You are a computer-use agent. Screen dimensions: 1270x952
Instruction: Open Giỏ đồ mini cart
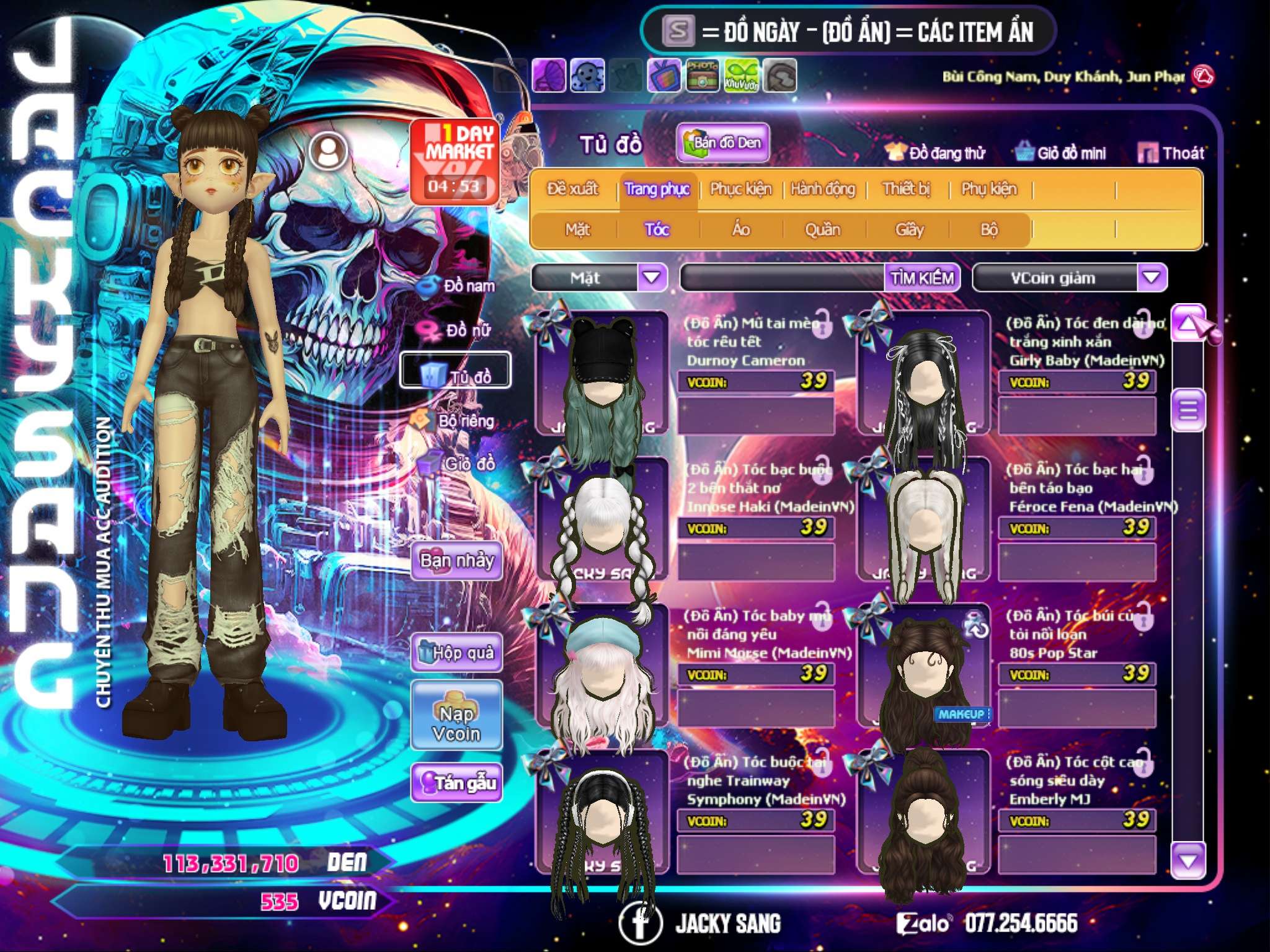click(x=1062, y=153)
